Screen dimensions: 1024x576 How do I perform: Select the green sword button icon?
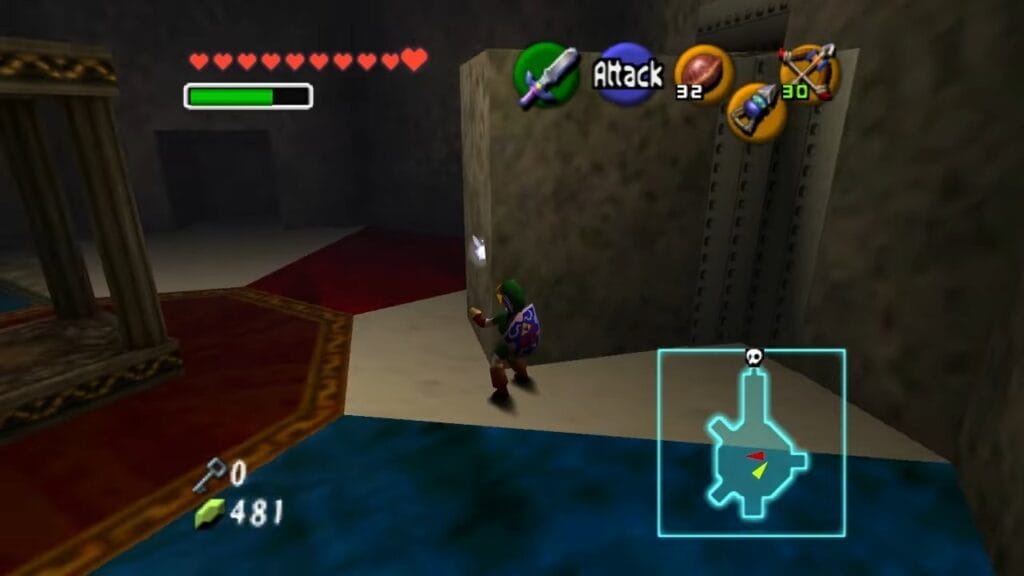(x=546, y=76)
